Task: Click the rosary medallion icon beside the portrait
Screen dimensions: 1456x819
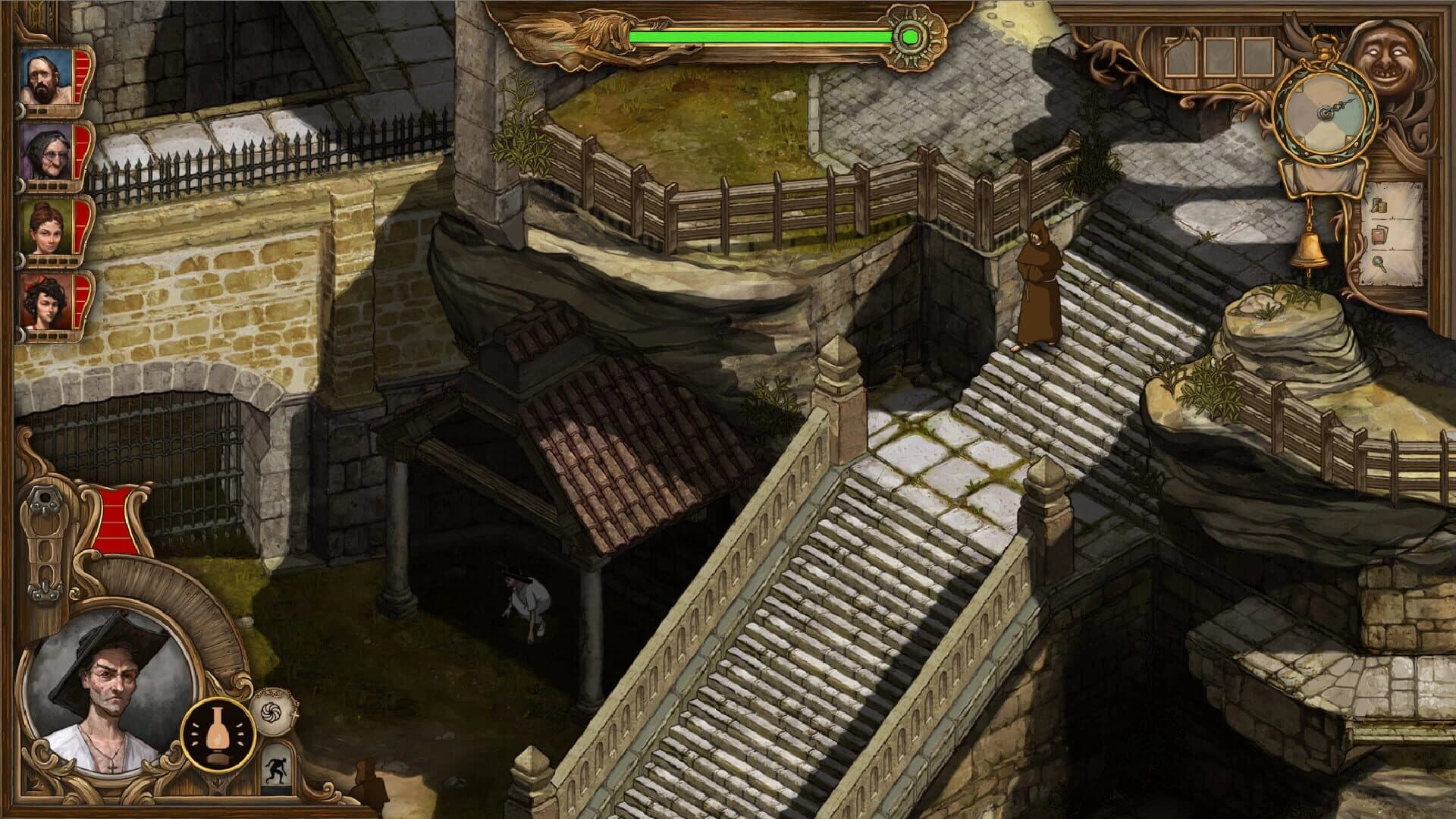Action: (x=275, y=711)
